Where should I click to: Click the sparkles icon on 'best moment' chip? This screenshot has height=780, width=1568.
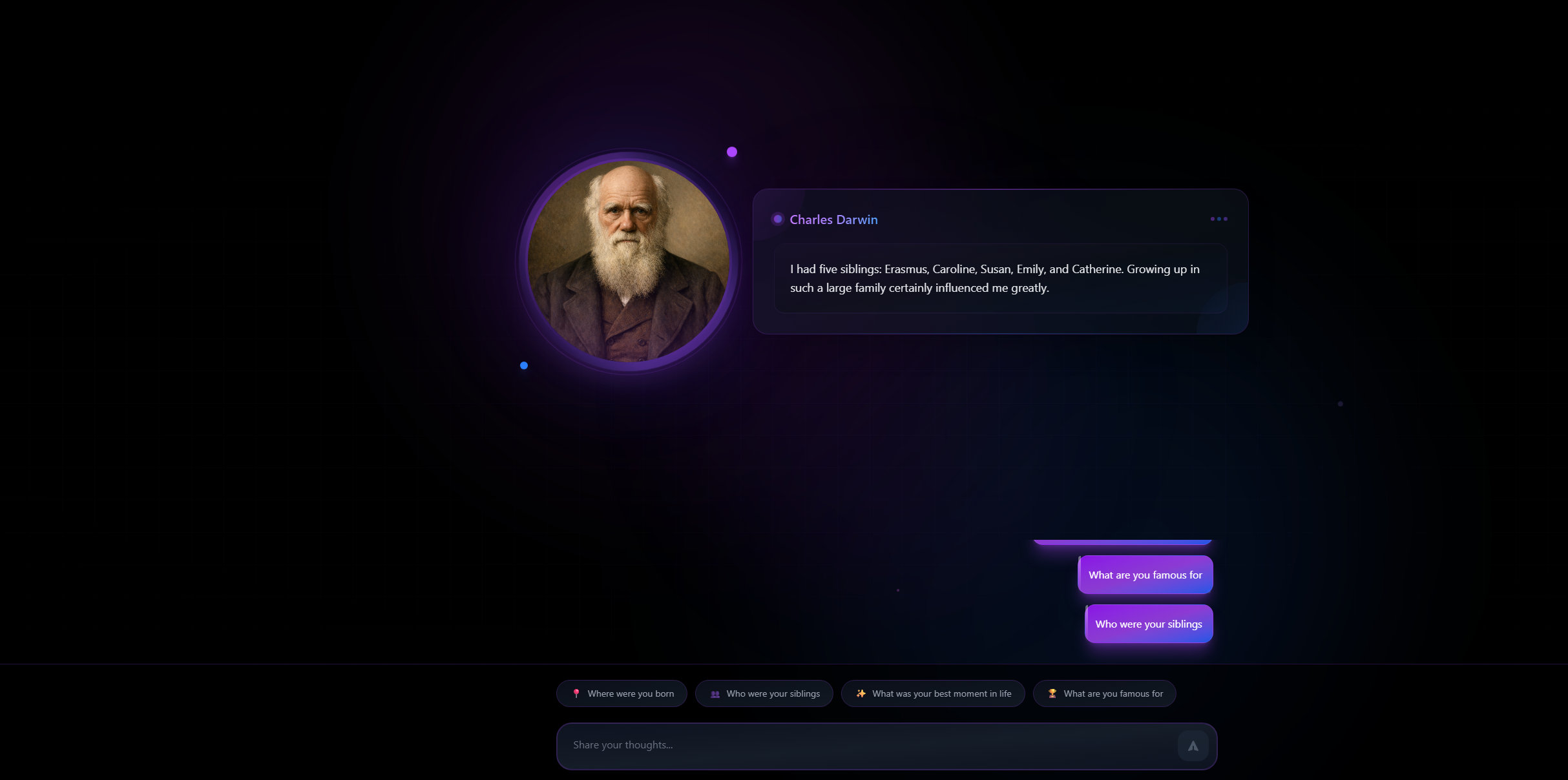(x=861, y=693)
